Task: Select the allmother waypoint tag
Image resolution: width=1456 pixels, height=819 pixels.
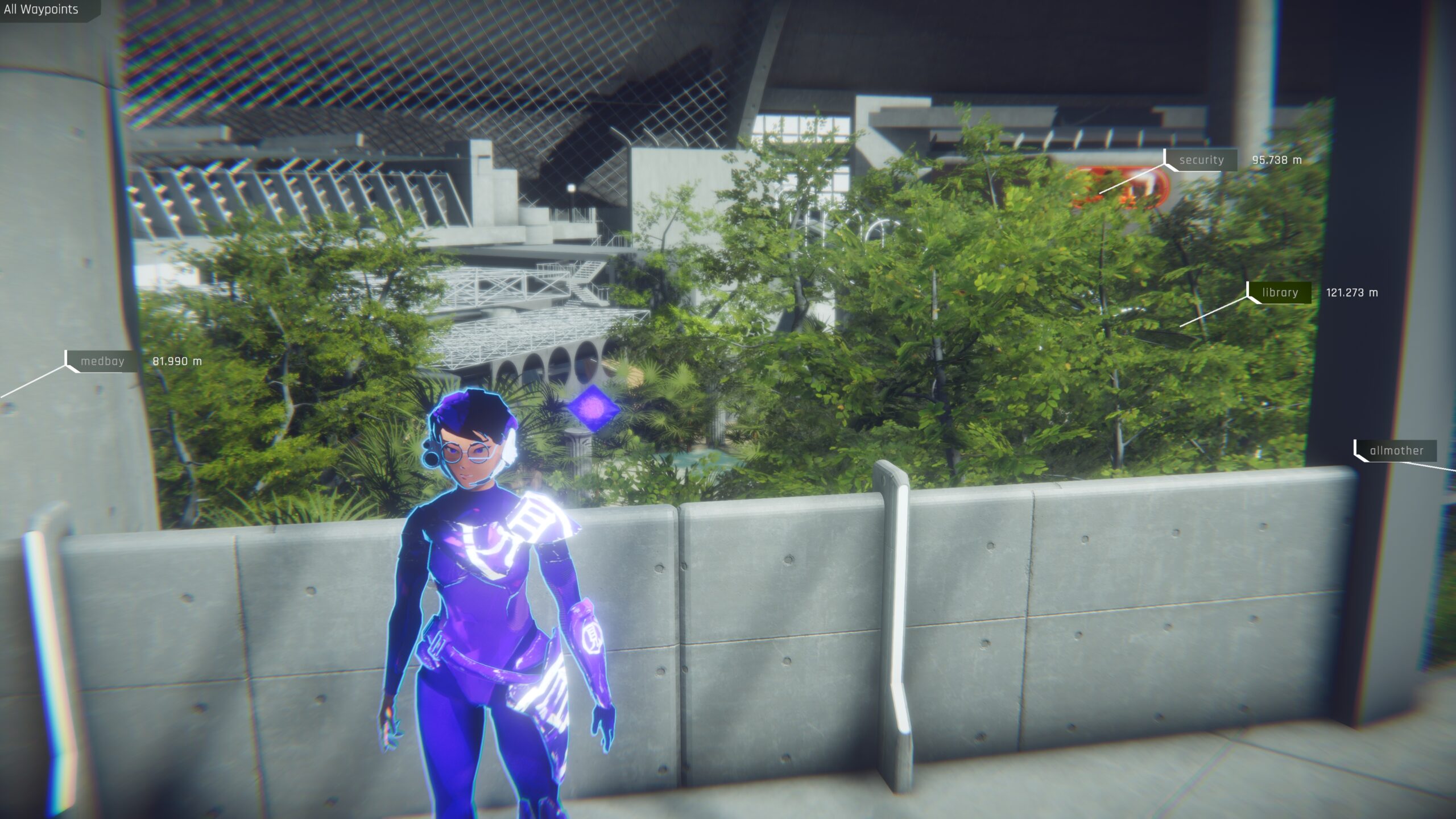Action: (1396, 451)
